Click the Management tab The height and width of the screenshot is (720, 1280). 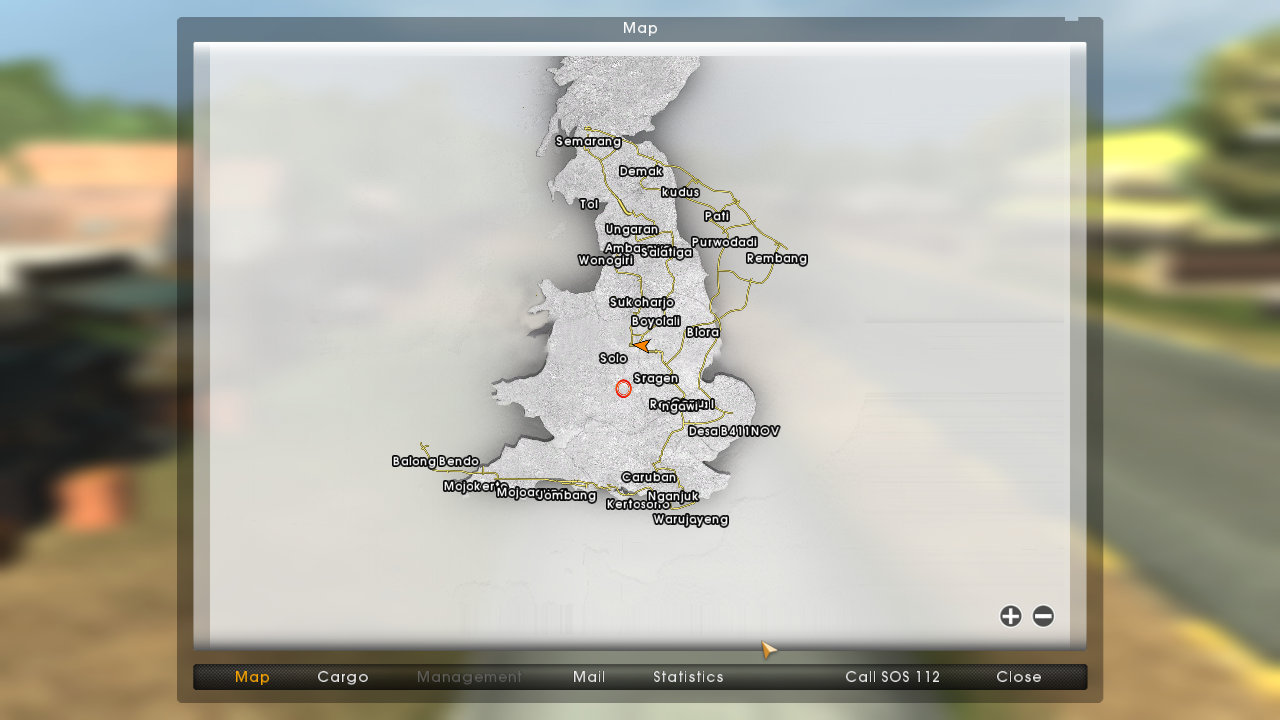(x=469, y=677)
